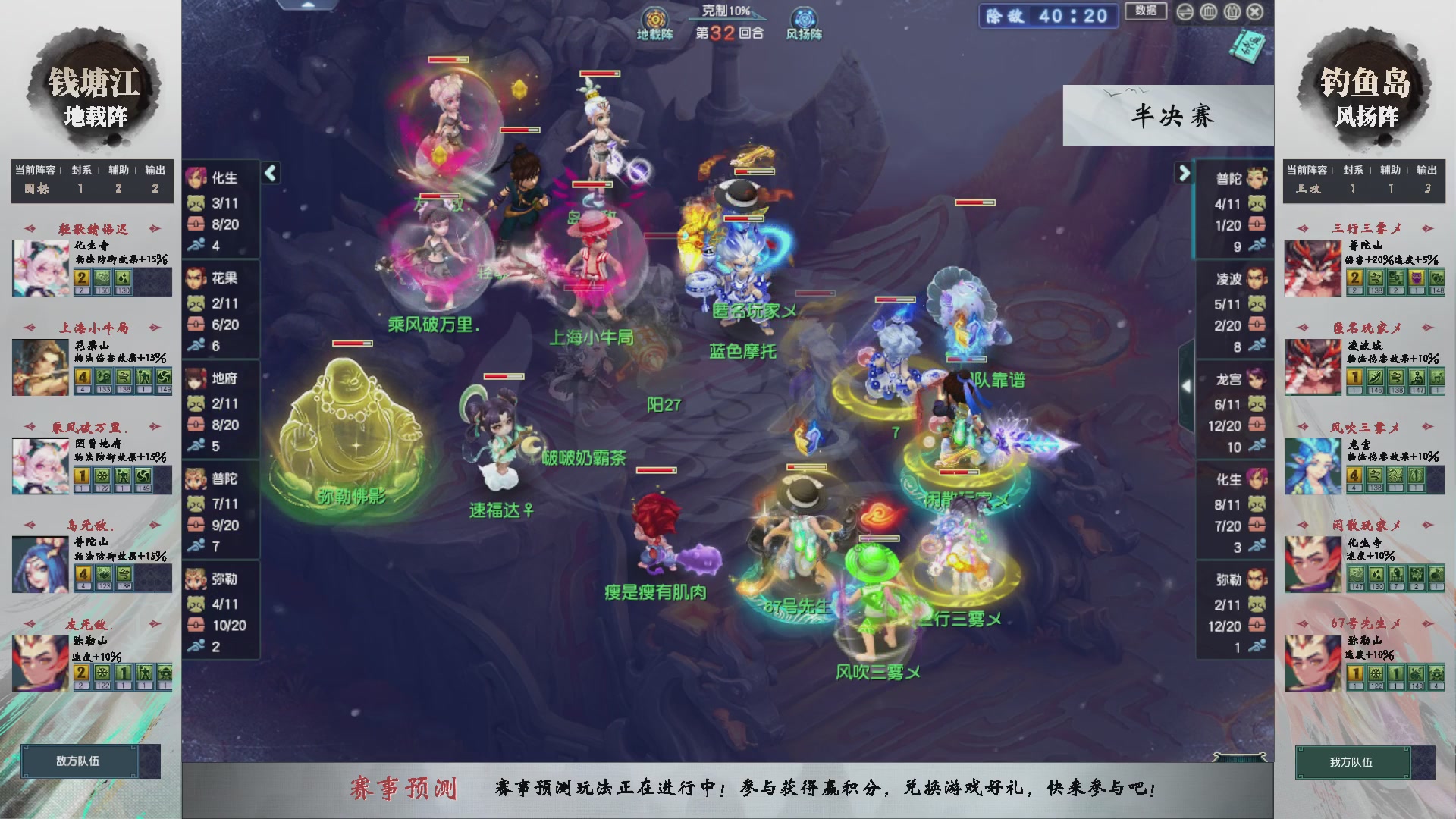Click the swap arrows icon in top toolbar
This screenshot has width=1456, height=819.
(1185, 12)
